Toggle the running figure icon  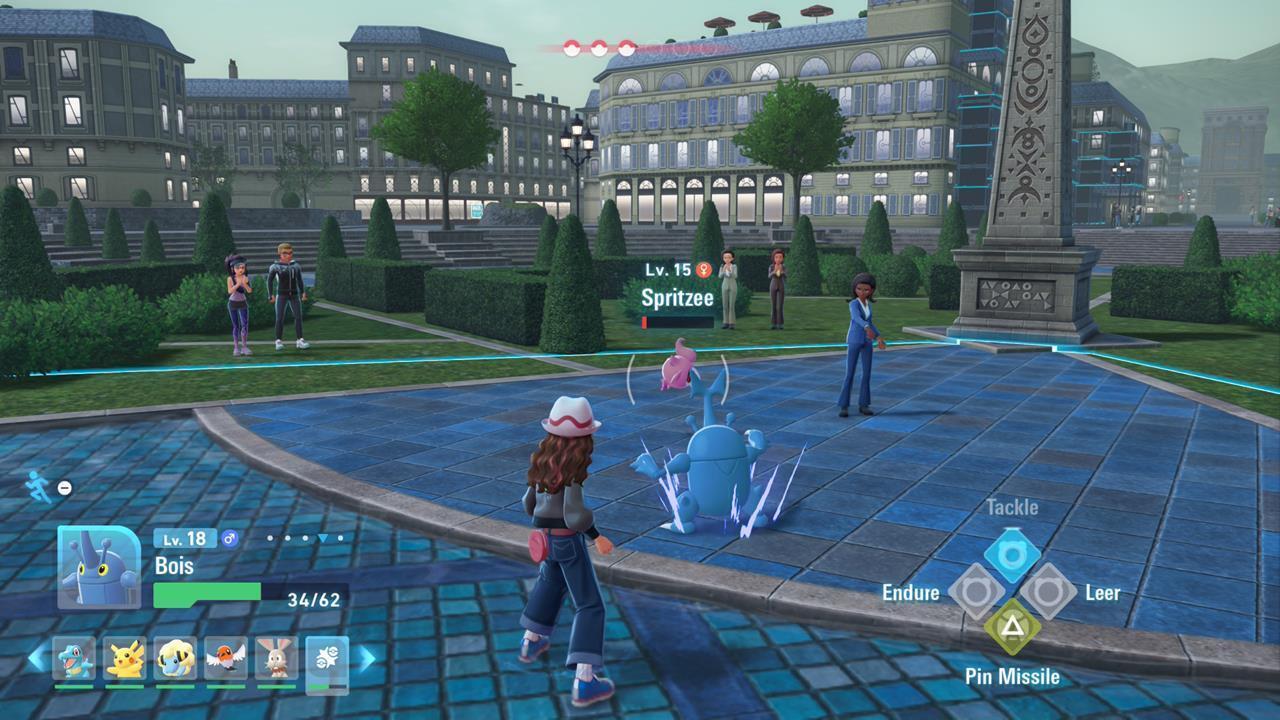click(38, 486)
